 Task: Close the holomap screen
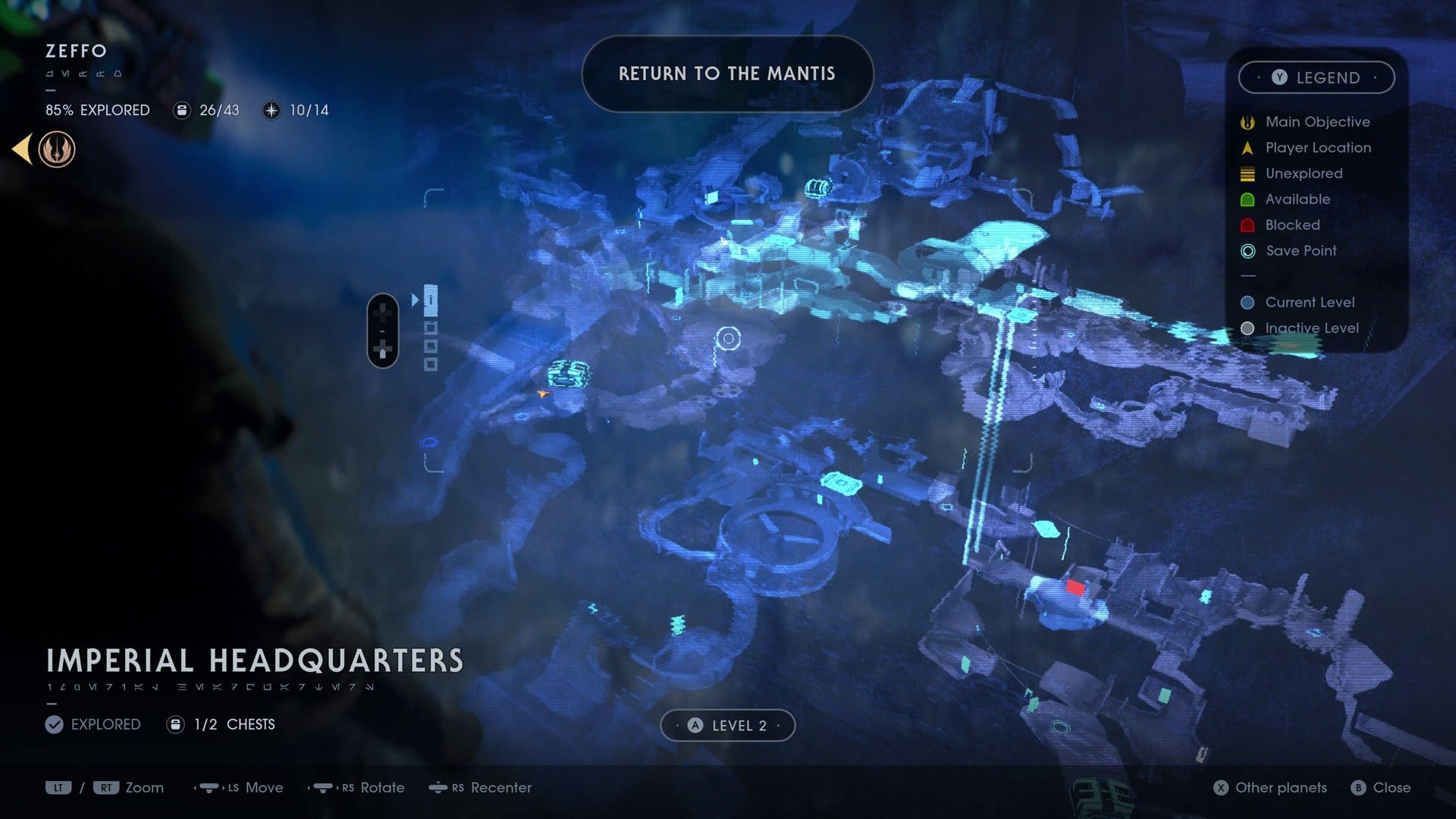click(1381, 788)
